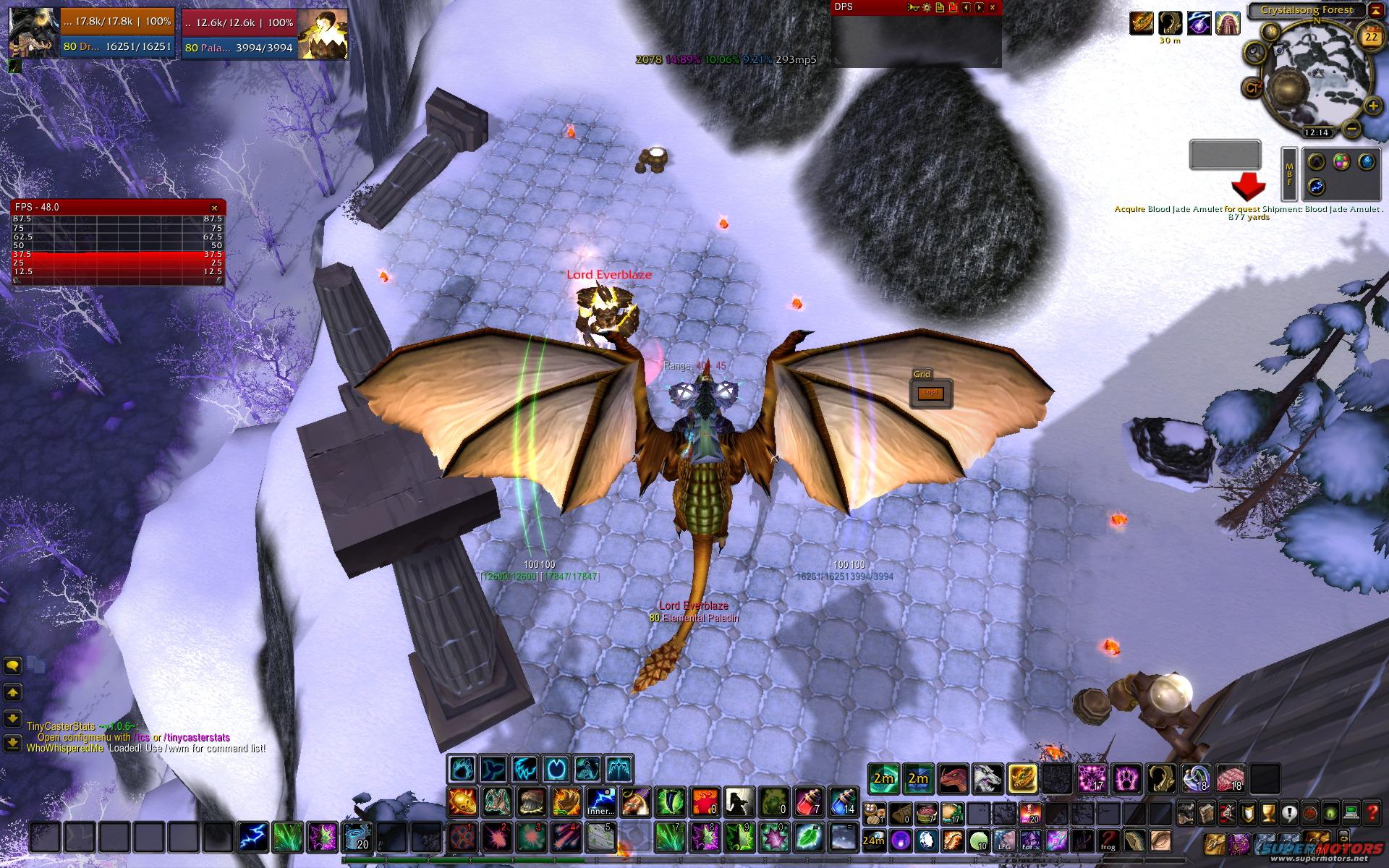The height and width of the screenshot is (868, 1389).
Task: Cast the Inner lightning spell icon
Action: point(600,802)
